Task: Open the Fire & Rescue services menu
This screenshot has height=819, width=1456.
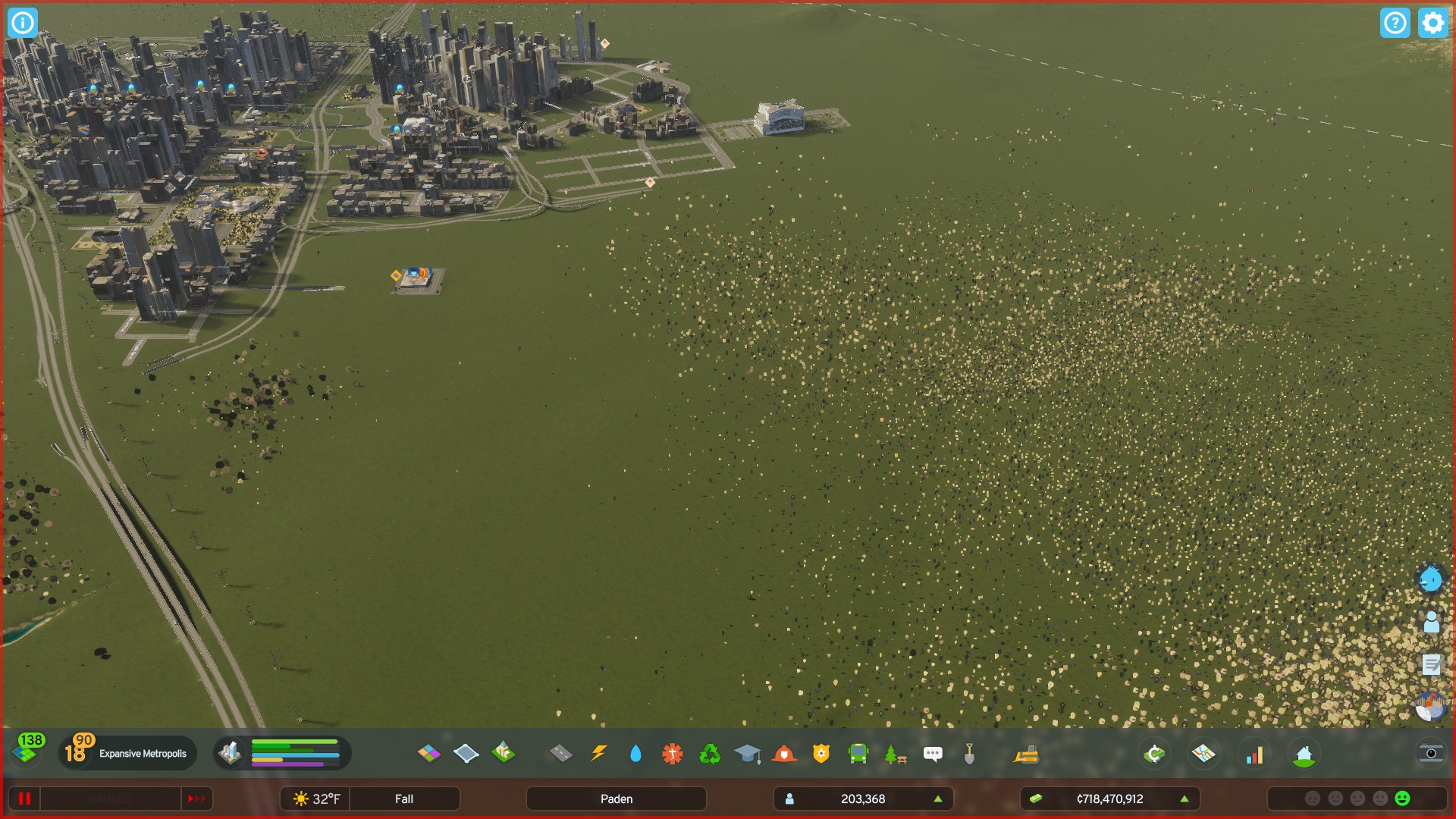Action: 783,754
